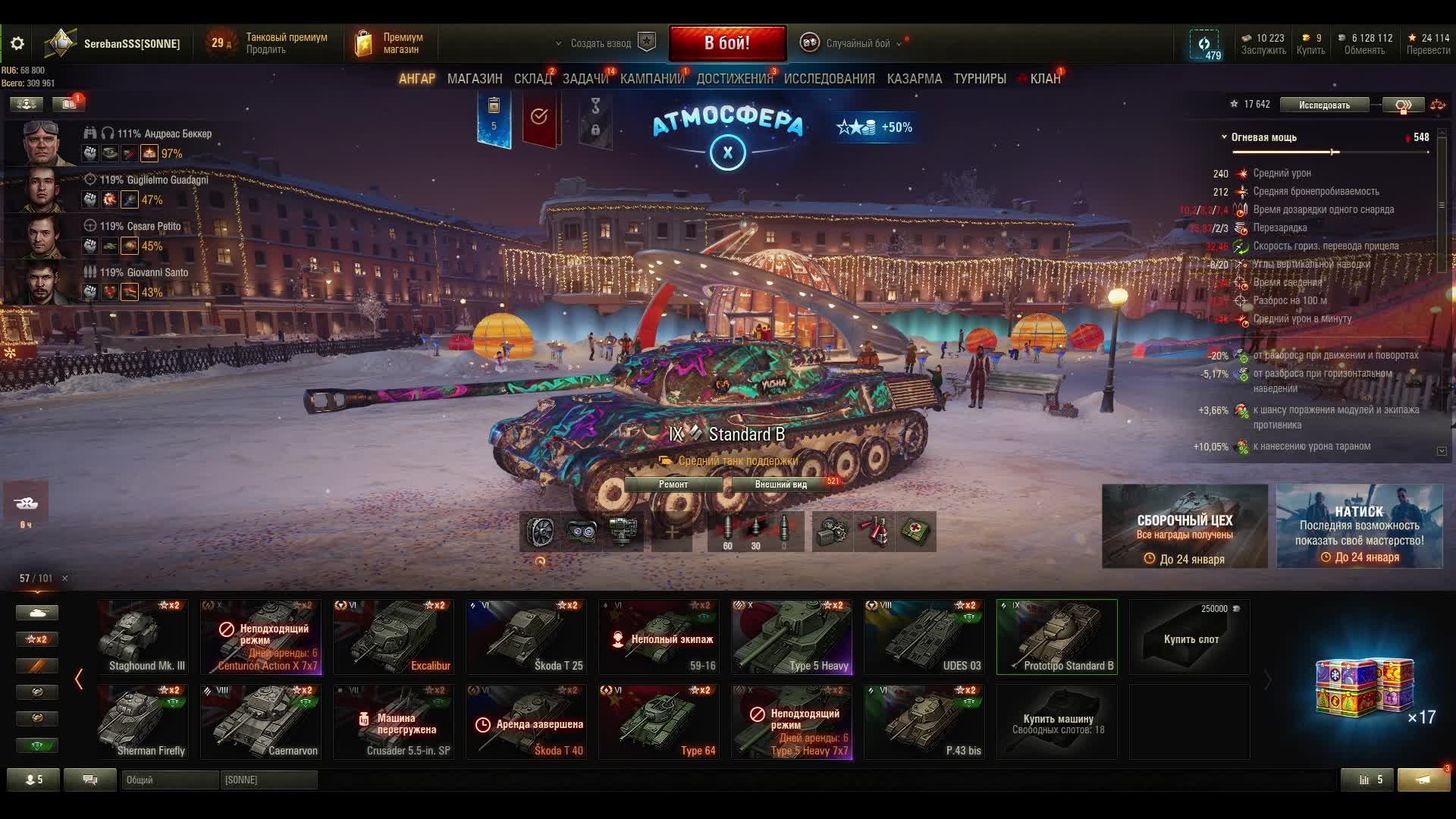Open the settings gear menu
This screenshot has width=1456, height=819.
click(17, 43)
